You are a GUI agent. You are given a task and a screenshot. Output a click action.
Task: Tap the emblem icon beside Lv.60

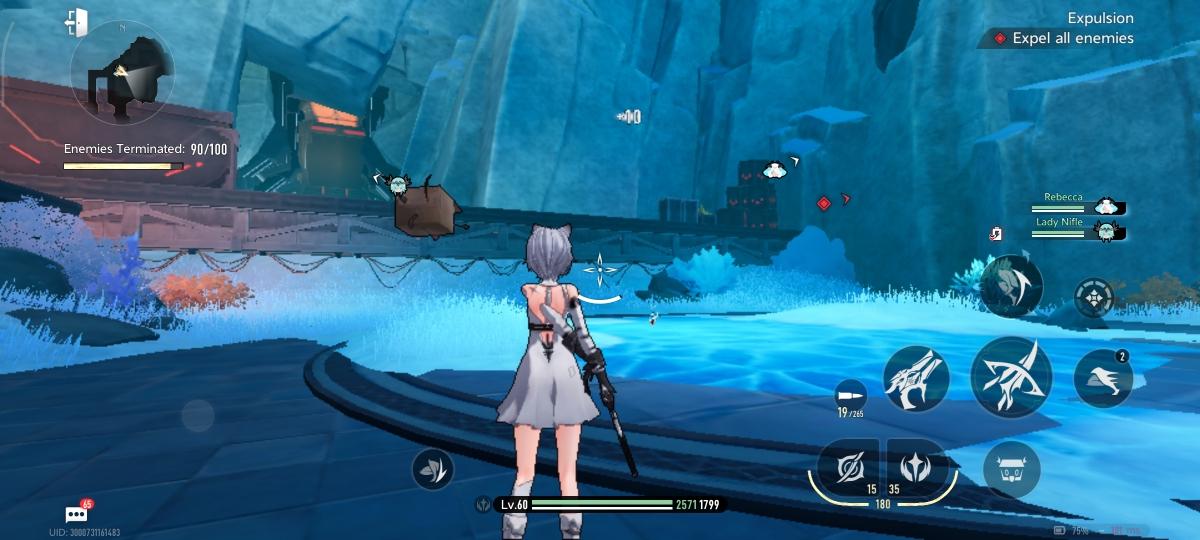point(482,505)
